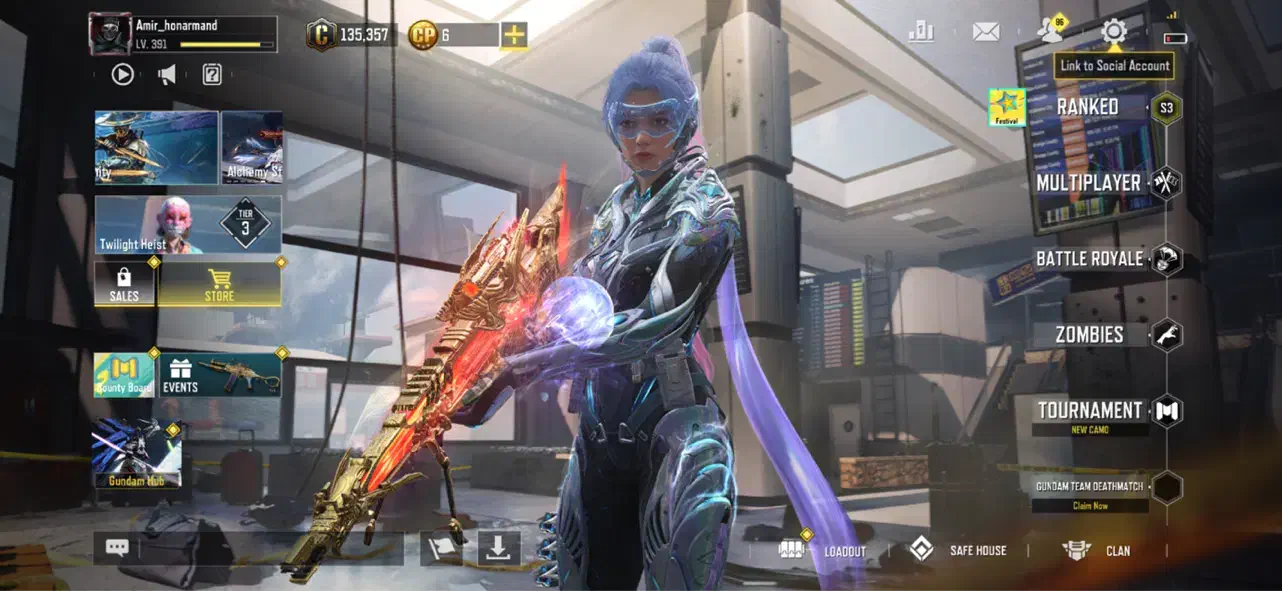Open the Twilight Heist battle pass

coord(188,225)
